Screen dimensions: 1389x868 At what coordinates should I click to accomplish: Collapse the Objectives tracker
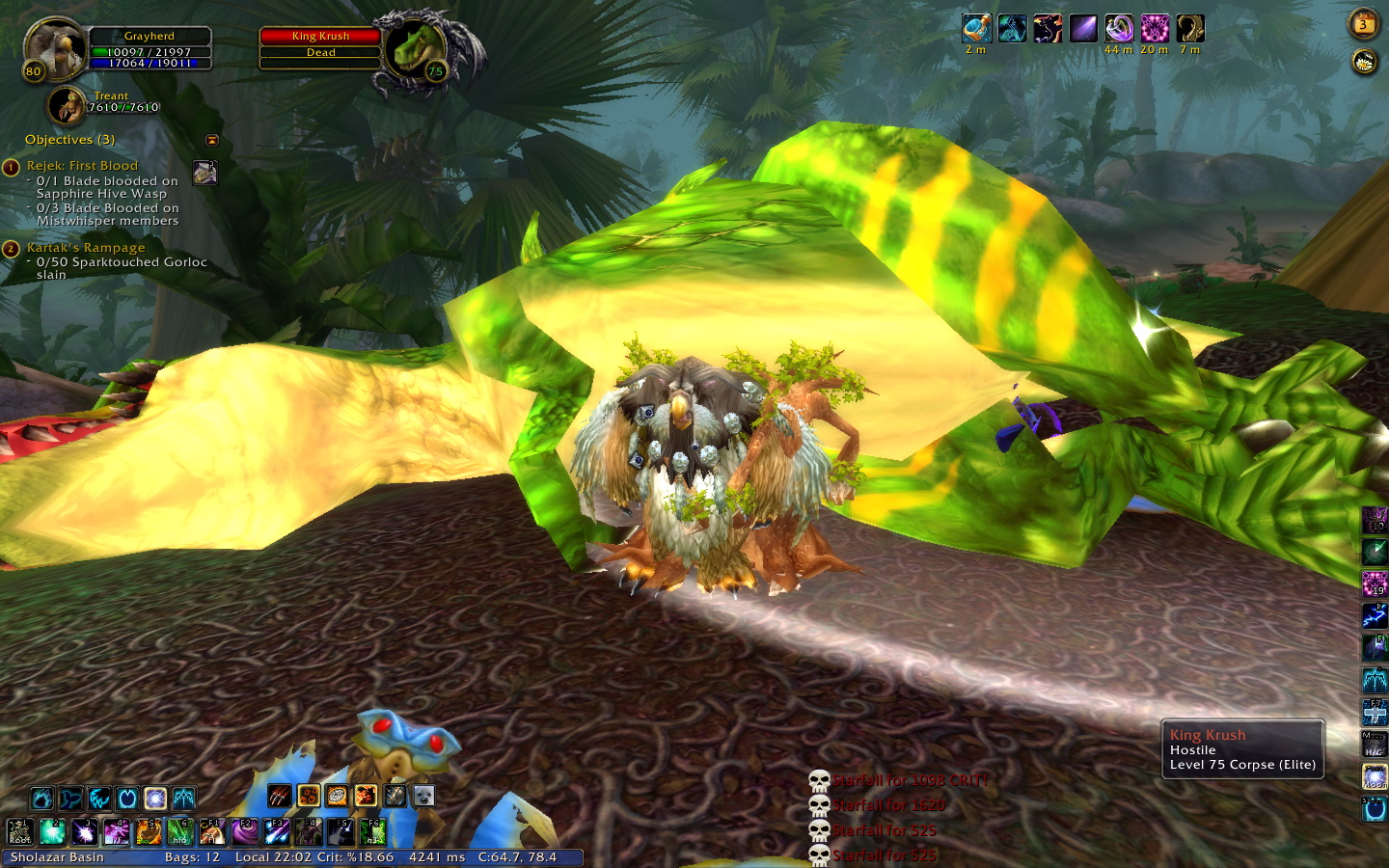(212, 140)
